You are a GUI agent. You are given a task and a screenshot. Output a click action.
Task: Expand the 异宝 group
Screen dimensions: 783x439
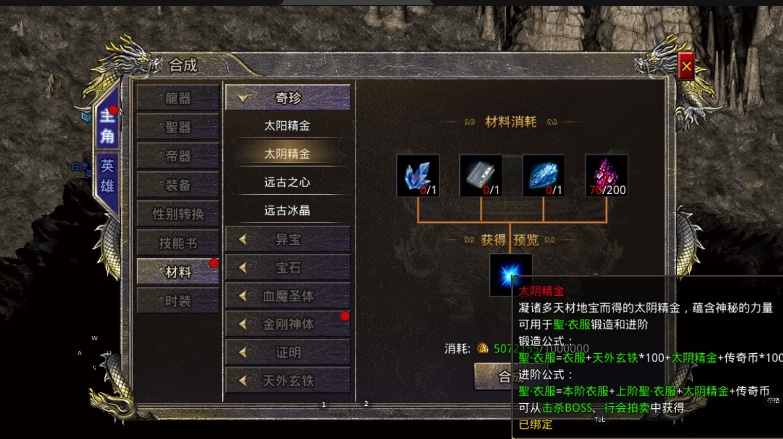tap(287, 239)
